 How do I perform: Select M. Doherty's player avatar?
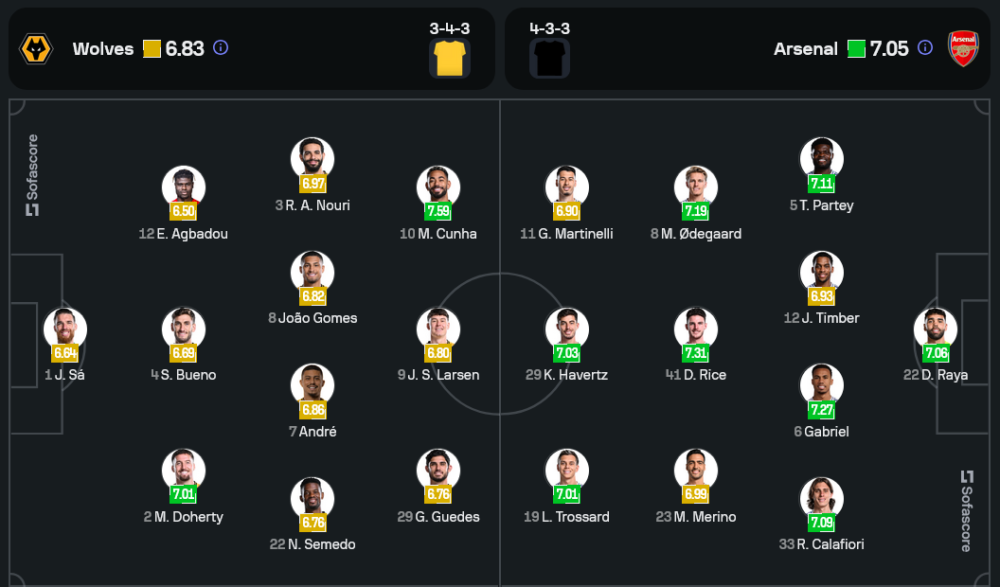pyautogui.click(x=184, y=471)
